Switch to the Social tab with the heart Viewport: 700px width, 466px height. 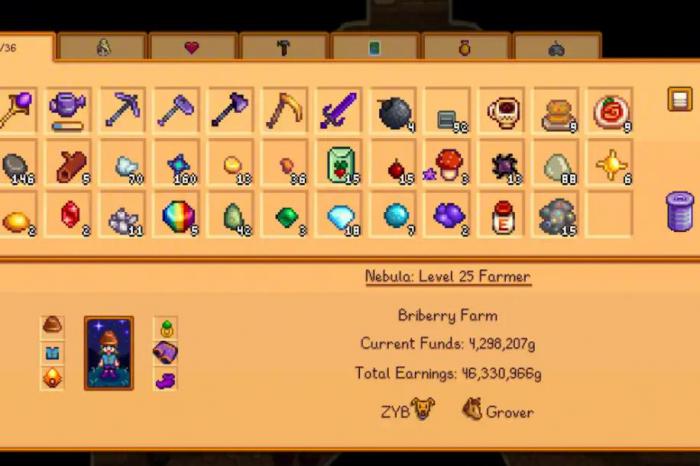pos(193,47)
